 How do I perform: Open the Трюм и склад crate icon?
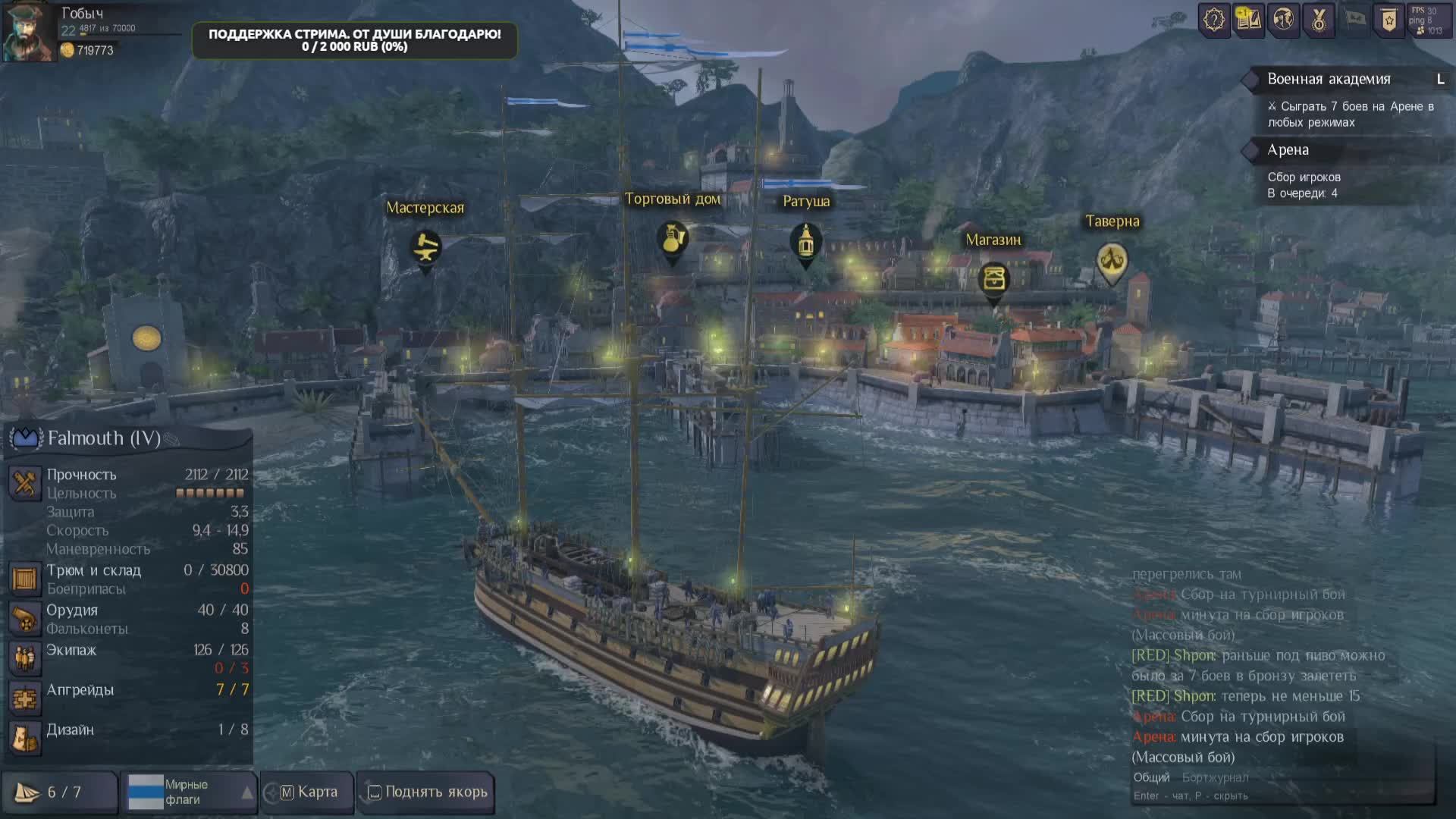[x=24, y=579]
